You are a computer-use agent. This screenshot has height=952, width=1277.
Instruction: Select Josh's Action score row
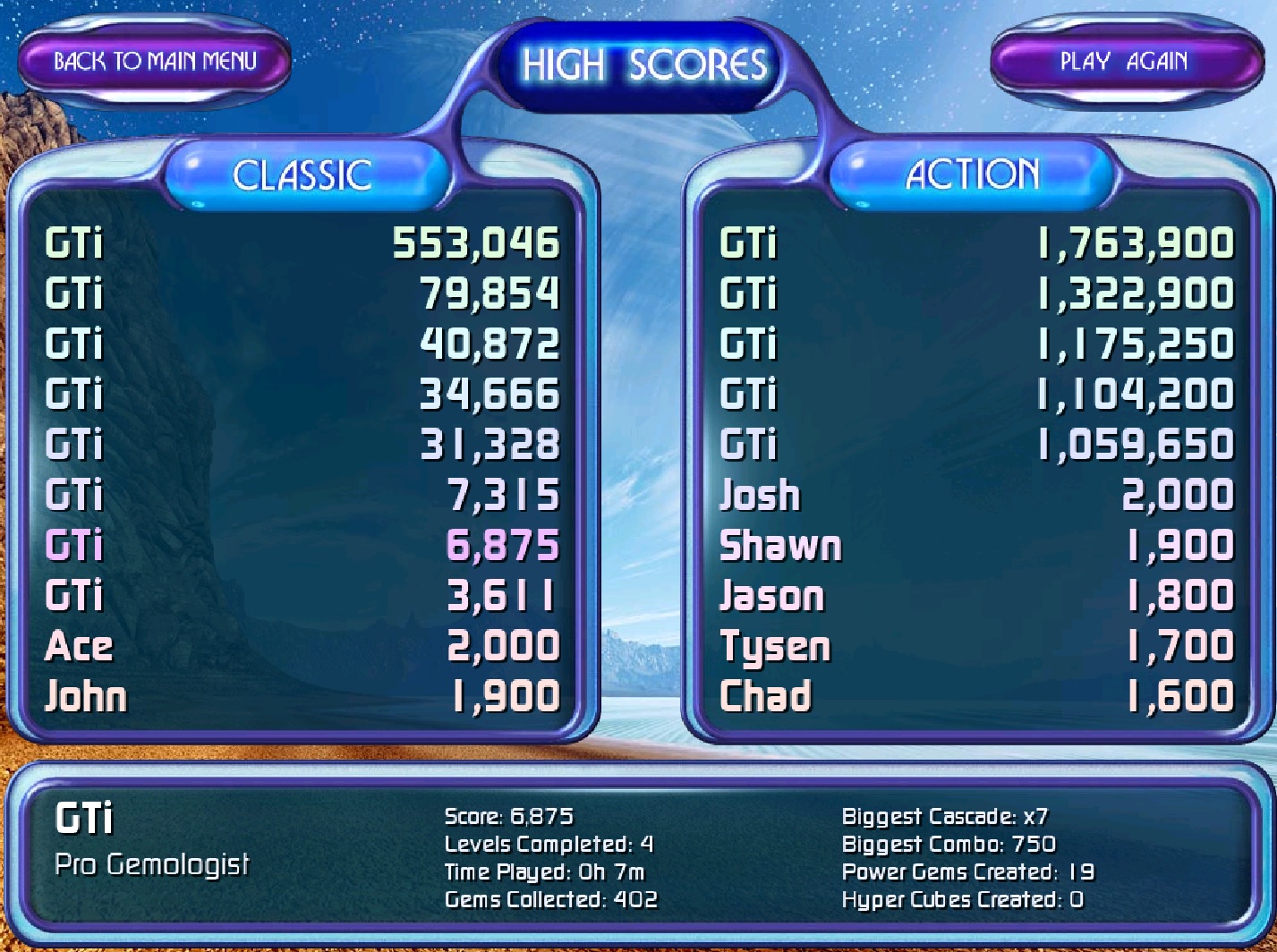[x=976, y=495]
